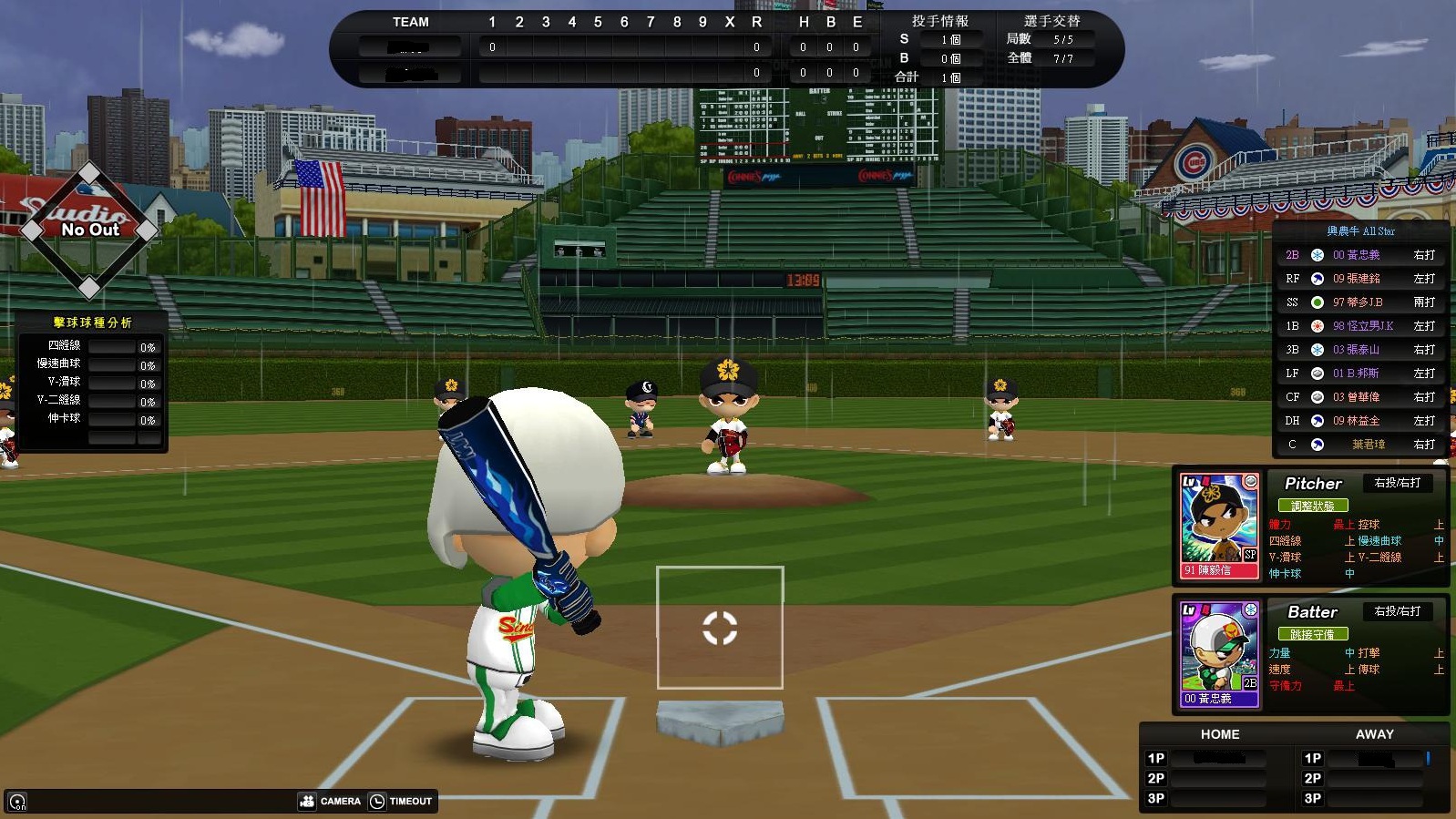This screenshot has height=819, width=1456.
Task: Click catcher 葉君璋 in the lineup
Action: pyautogui.click(x=1361, y=445)
